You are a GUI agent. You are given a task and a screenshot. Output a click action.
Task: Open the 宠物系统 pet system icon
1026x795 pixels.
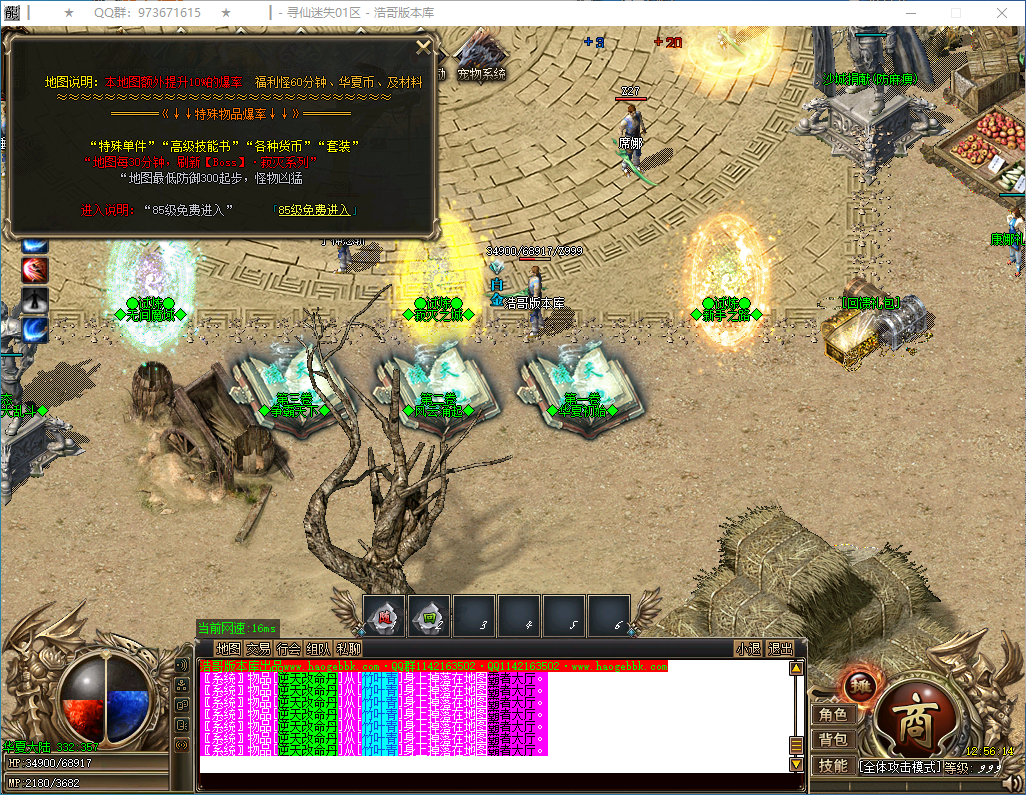pyautogui.click(x=481, y=60)
